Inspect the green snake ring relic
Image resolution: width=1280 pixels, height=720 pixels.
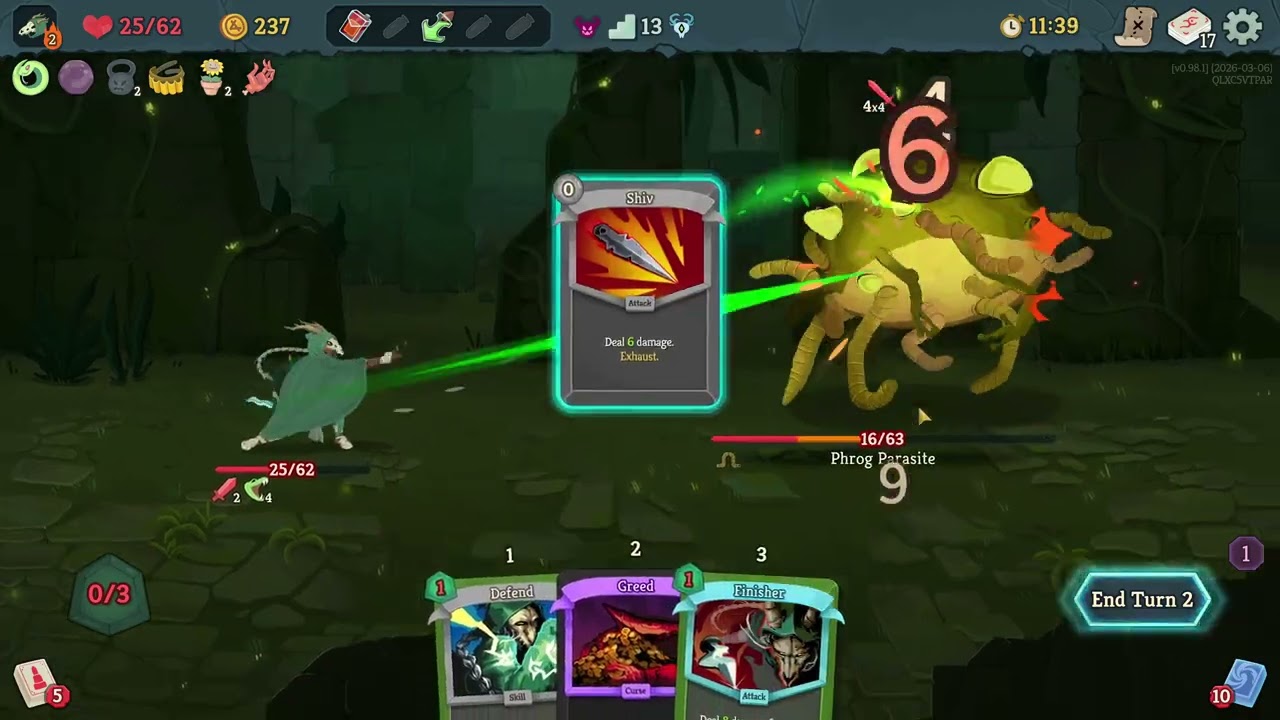pos(30,77)
